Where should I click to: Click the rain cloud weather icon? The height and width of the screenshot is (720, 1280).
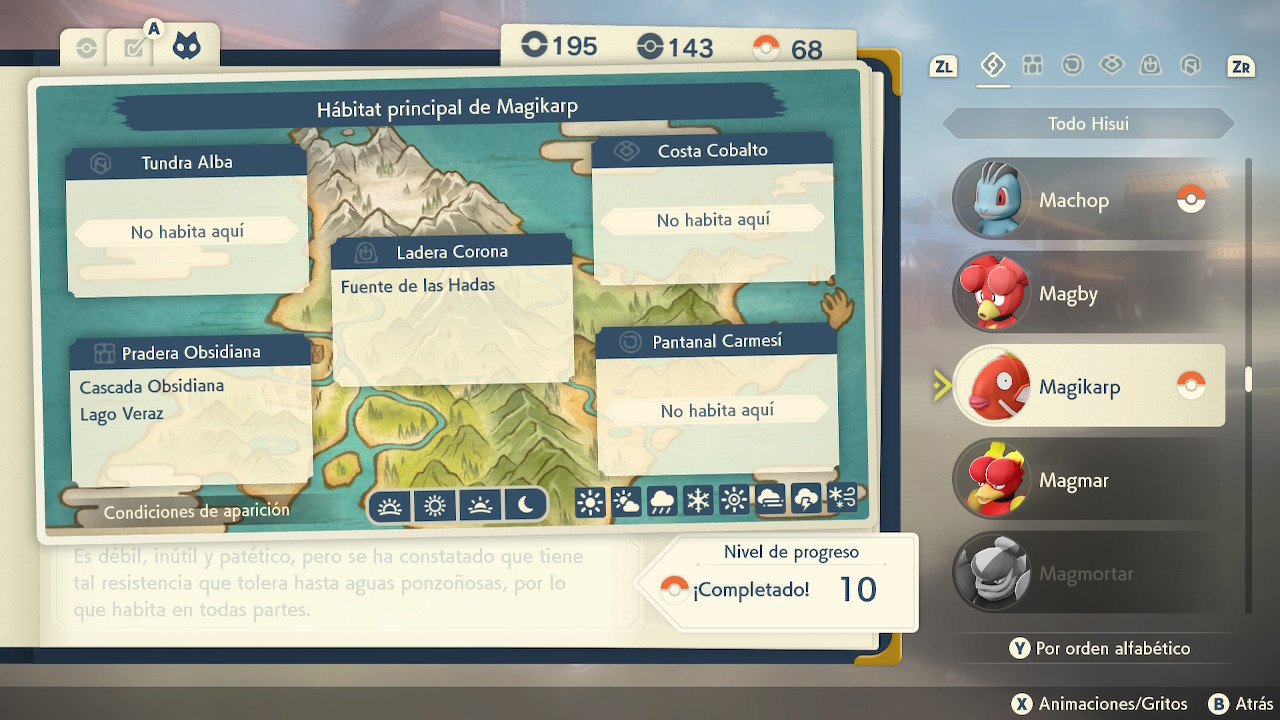point(662,501)
